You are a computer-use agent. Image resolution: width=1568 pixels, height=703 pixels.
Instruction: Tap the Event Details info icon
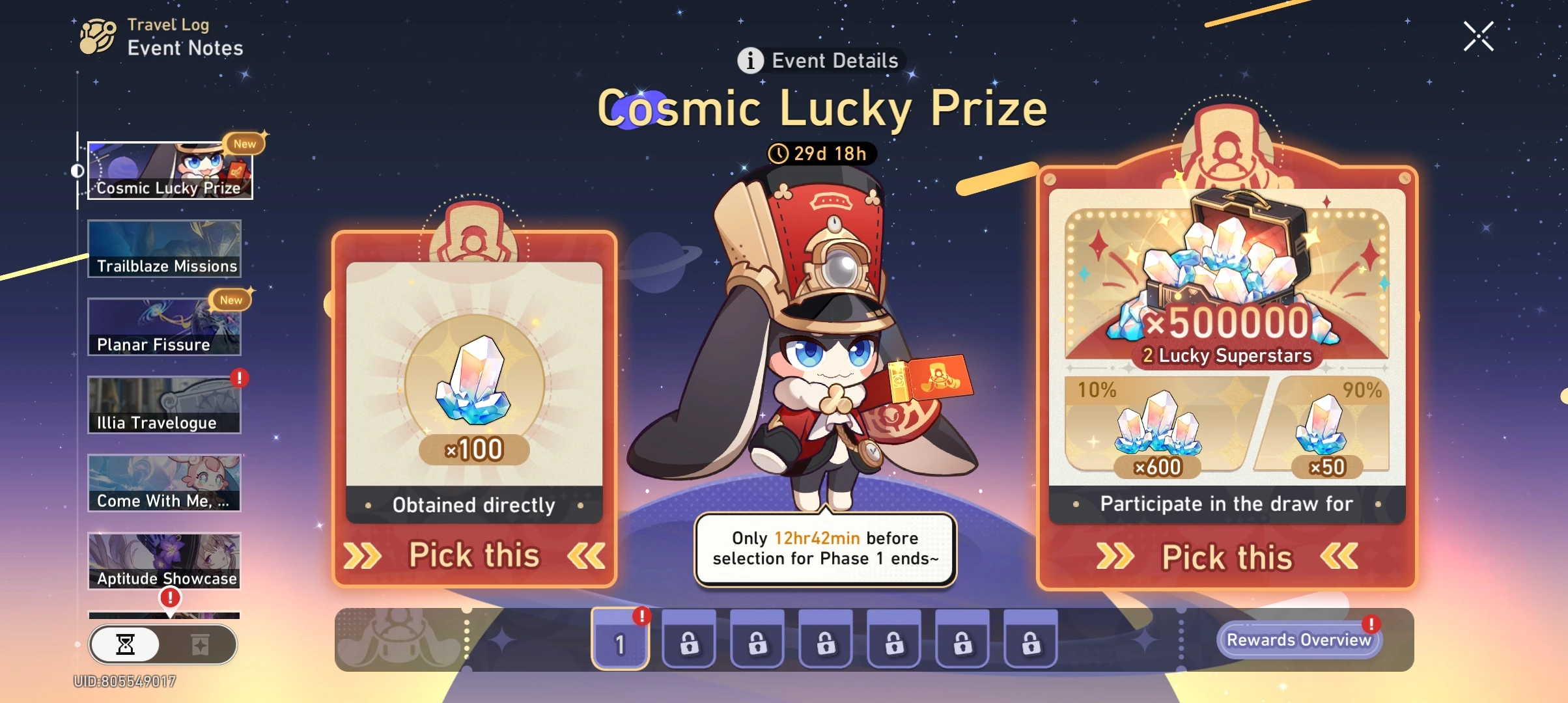coord(750,61)
